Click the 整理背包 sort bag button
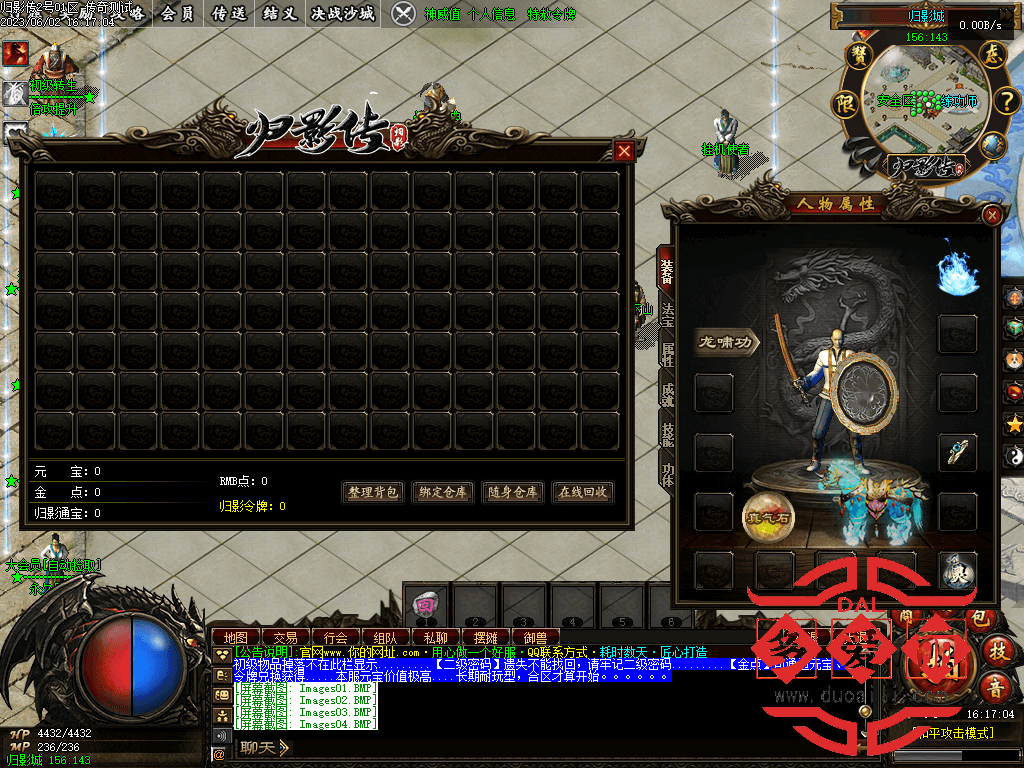 [373, 492]
